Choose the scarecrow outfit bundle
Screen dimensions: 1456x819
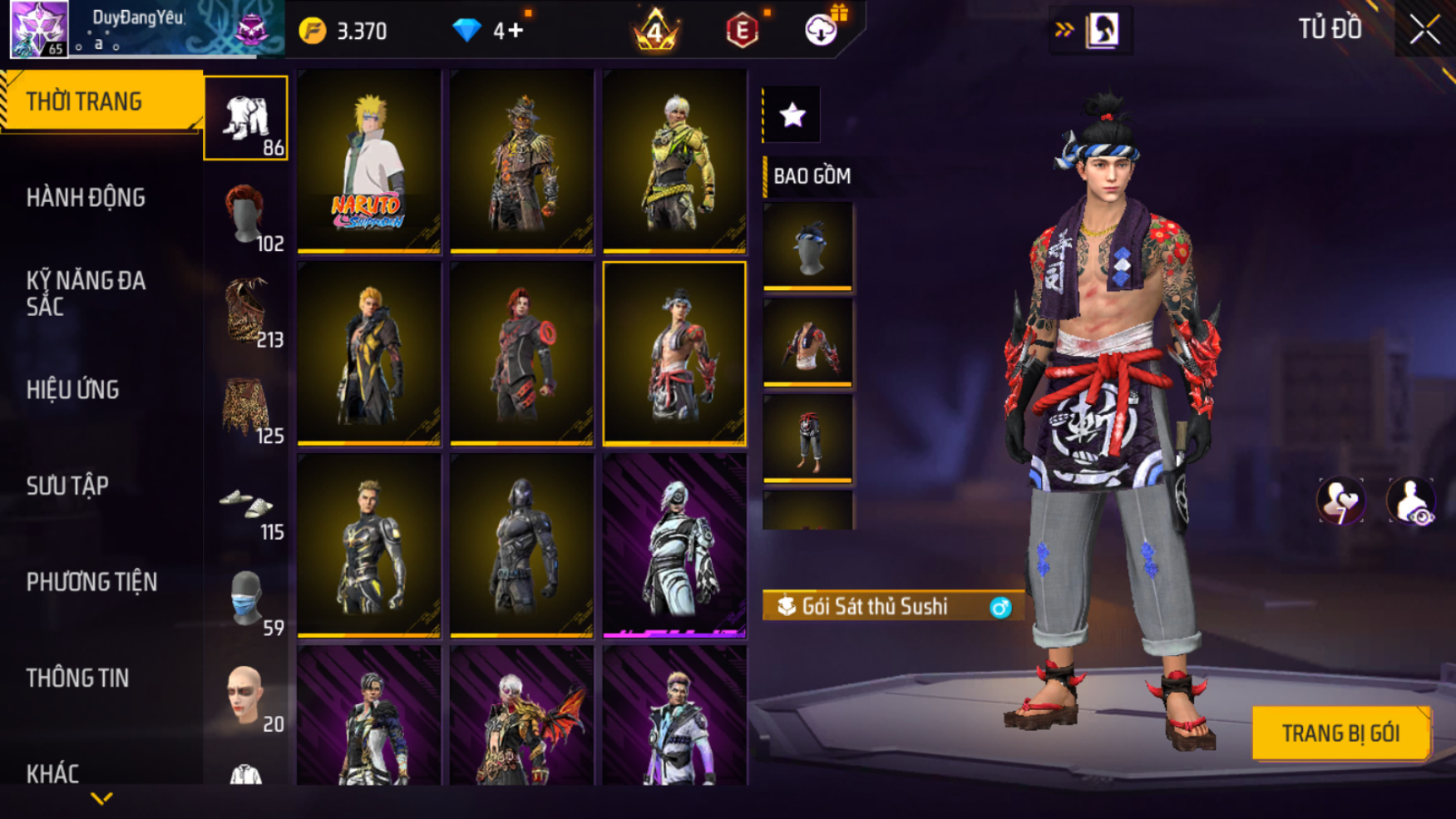tap(521, 160)
